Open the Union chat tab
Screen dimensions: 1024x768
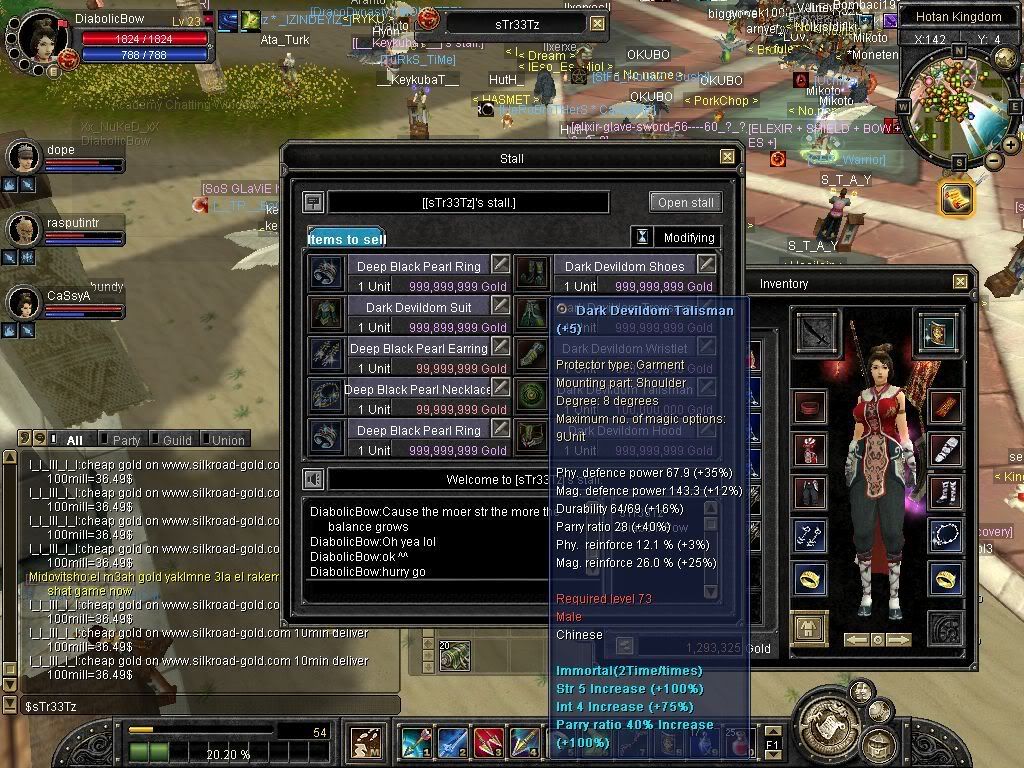pyautogui.click(x=227, y=440)
